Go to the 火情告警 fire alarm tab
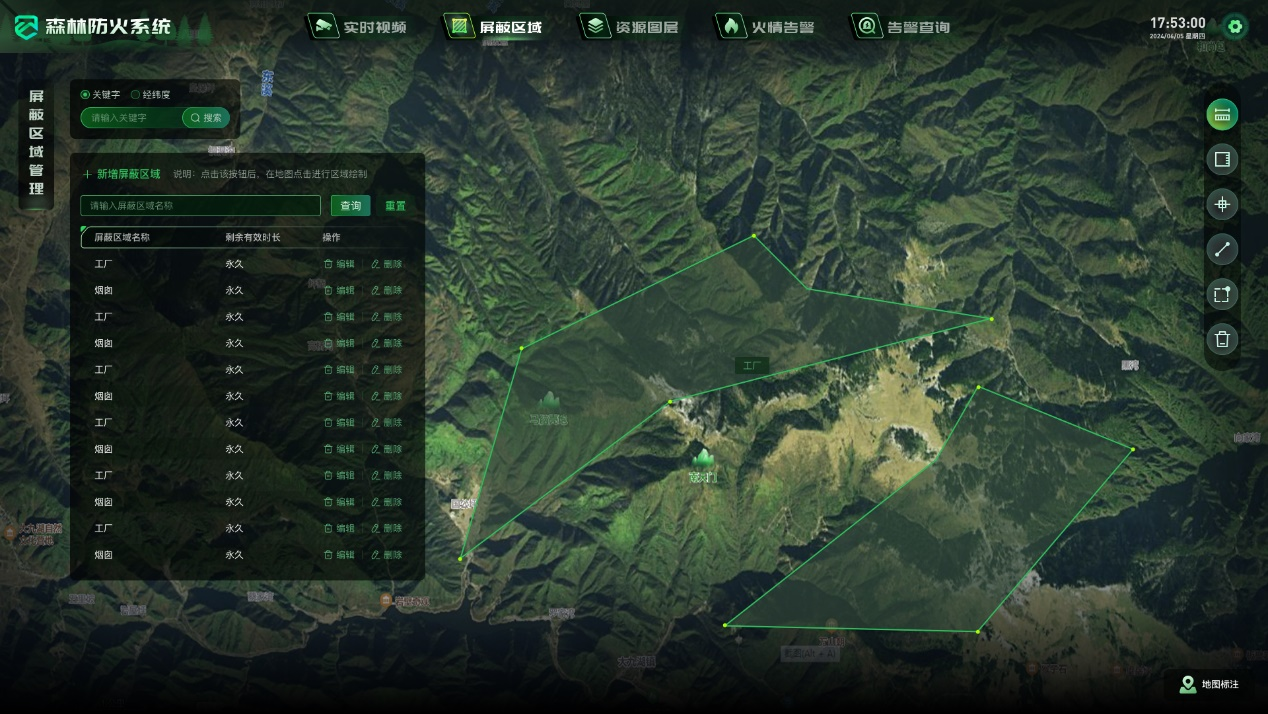 point(768,27)
